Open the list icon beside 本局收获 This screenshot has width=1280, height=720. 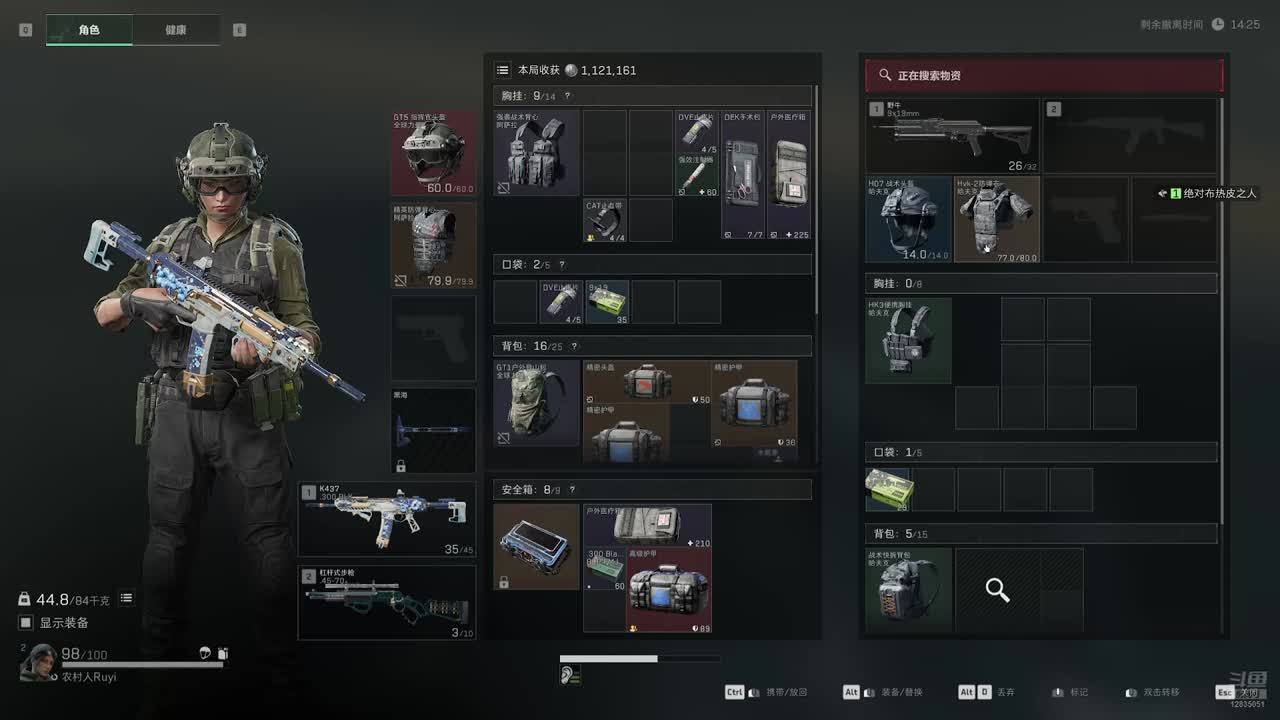click(x=503, y=70)
